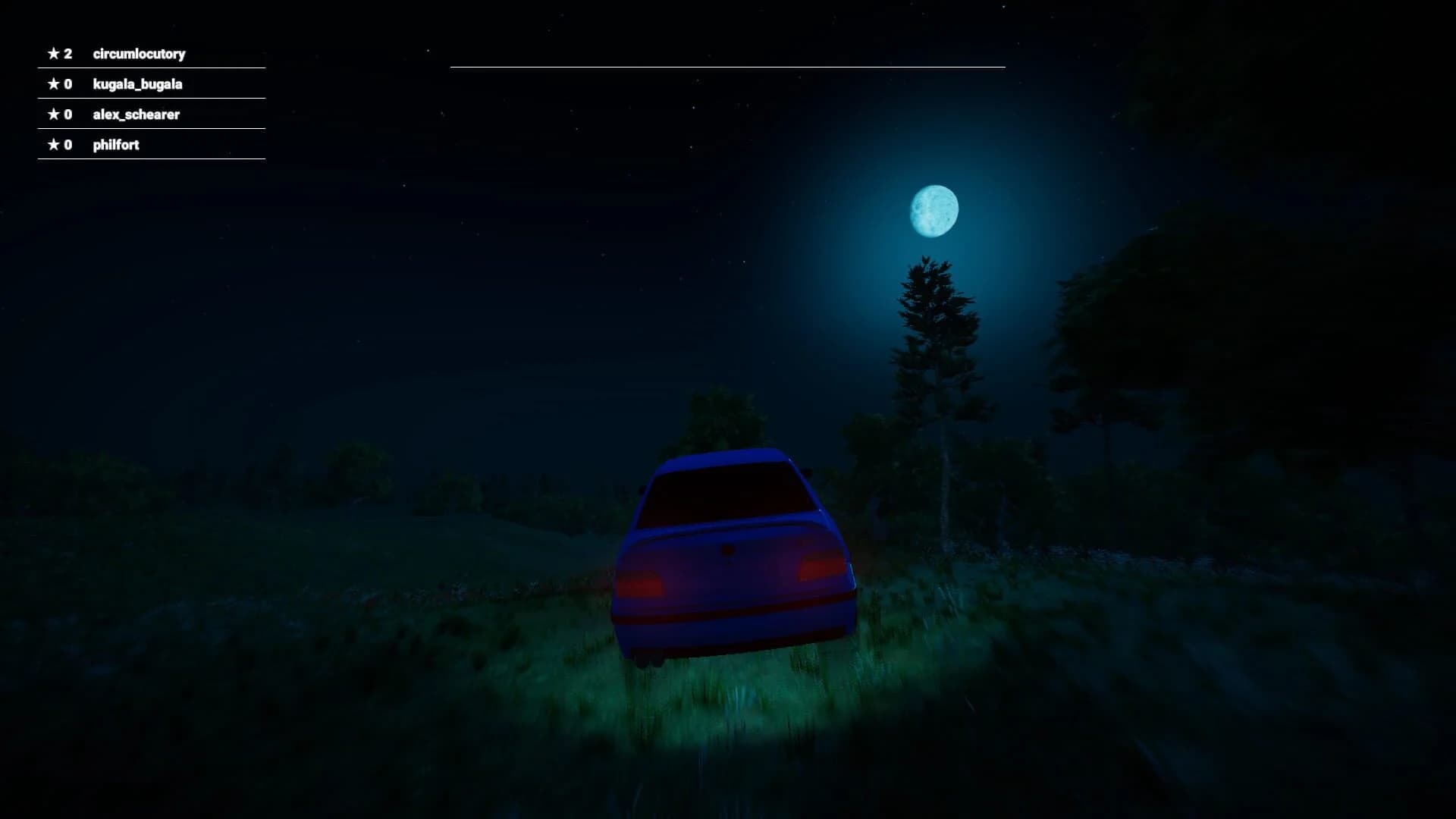The image size is (1456, 819).
Task: Toggle selection on the second scoreboard entry
Action: click(150, 84)
